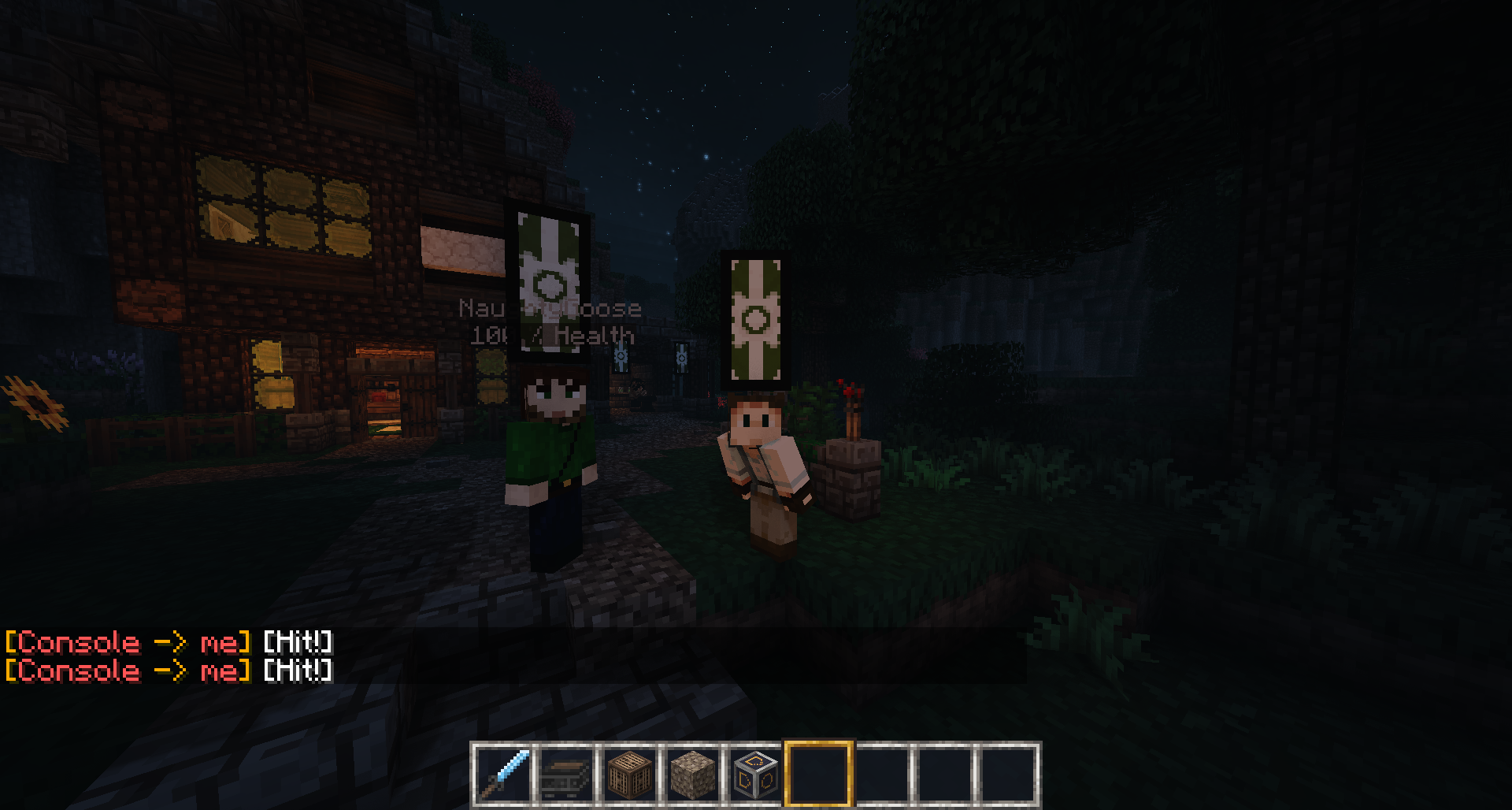Choose the wooden crate block slot
Image resolution: width=1512 pixels, height=810 pixels.
point(629,774)
